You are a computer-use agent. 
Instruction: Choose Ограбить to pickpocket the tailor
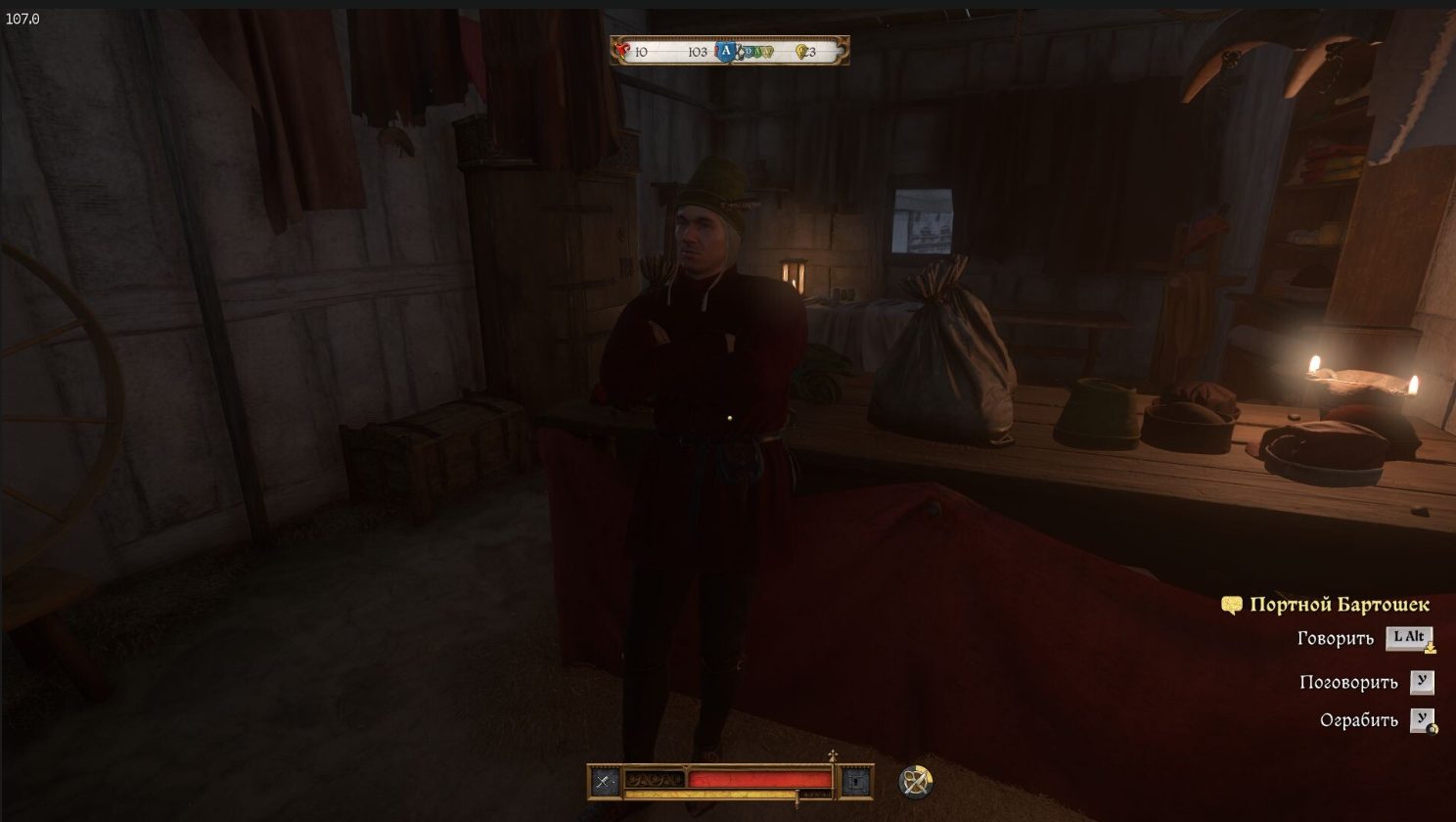pos(1358,721)
